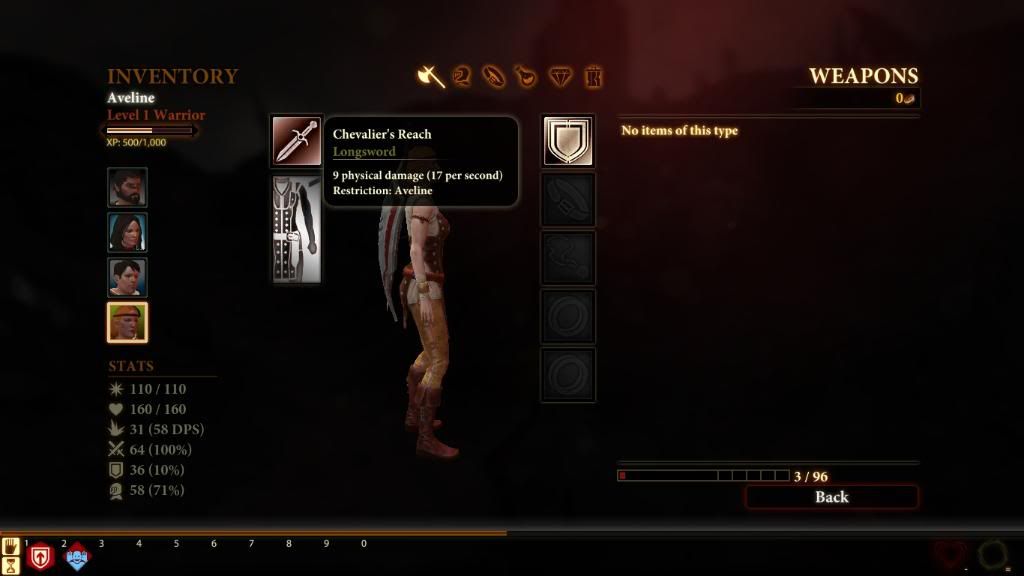This screenshot has width=1024, height=576.
Task: Switch to the armor helmet tab
Action: pyautogui.click(x=462, y=76)
